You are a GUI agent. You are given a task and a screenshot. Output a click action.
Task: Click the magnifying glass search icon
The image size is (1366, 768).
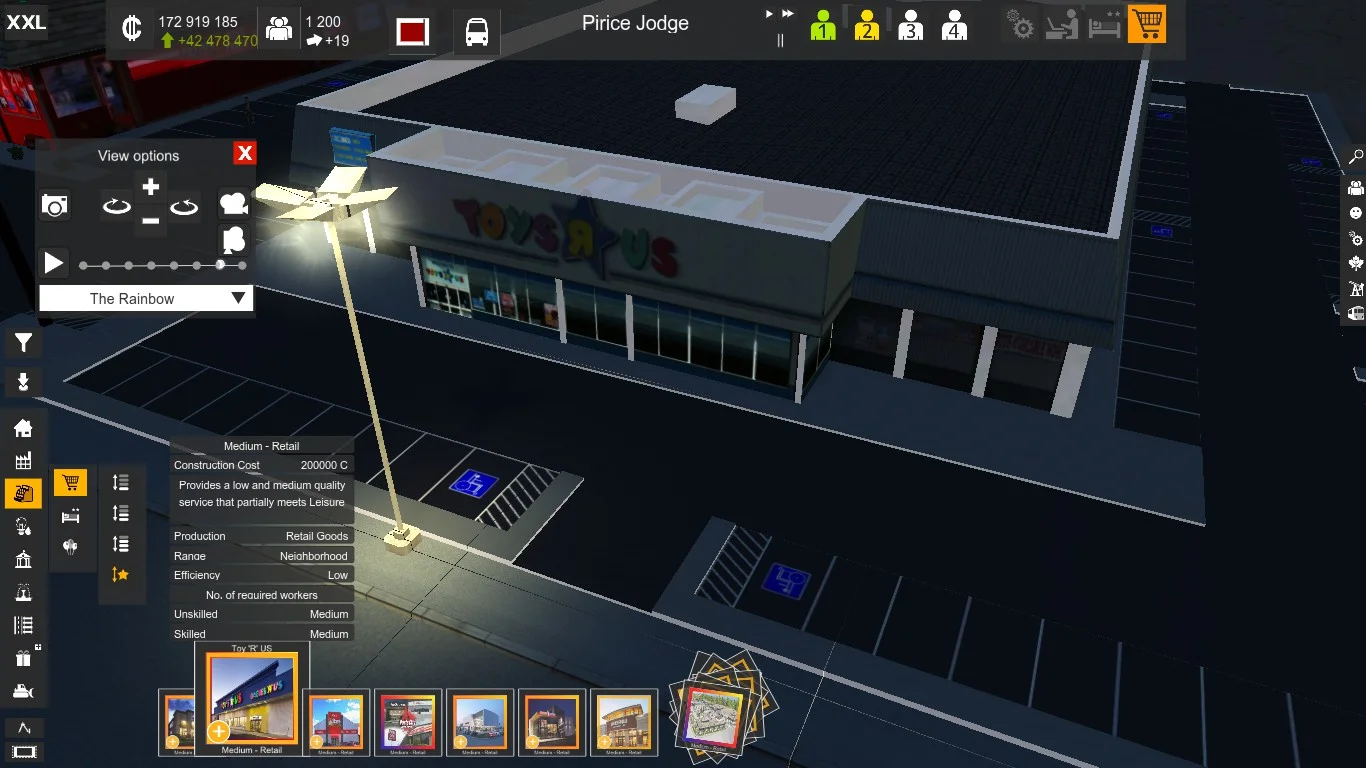point(1356,157)
